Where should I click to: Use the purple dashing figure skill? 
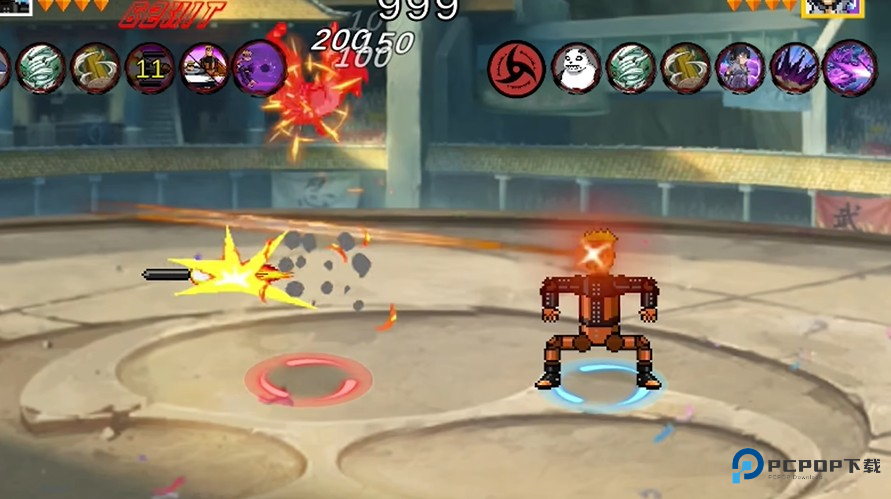259,69
